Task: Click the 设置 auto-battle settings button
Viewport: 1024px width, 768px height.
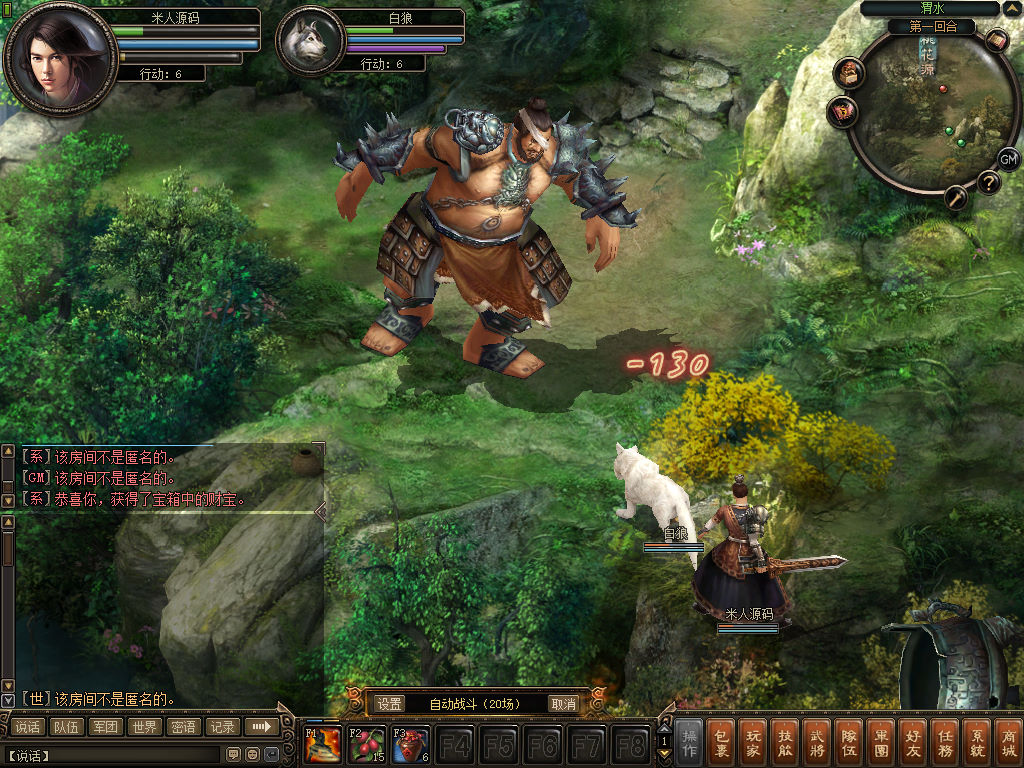Action: click(x=390, y=704)
